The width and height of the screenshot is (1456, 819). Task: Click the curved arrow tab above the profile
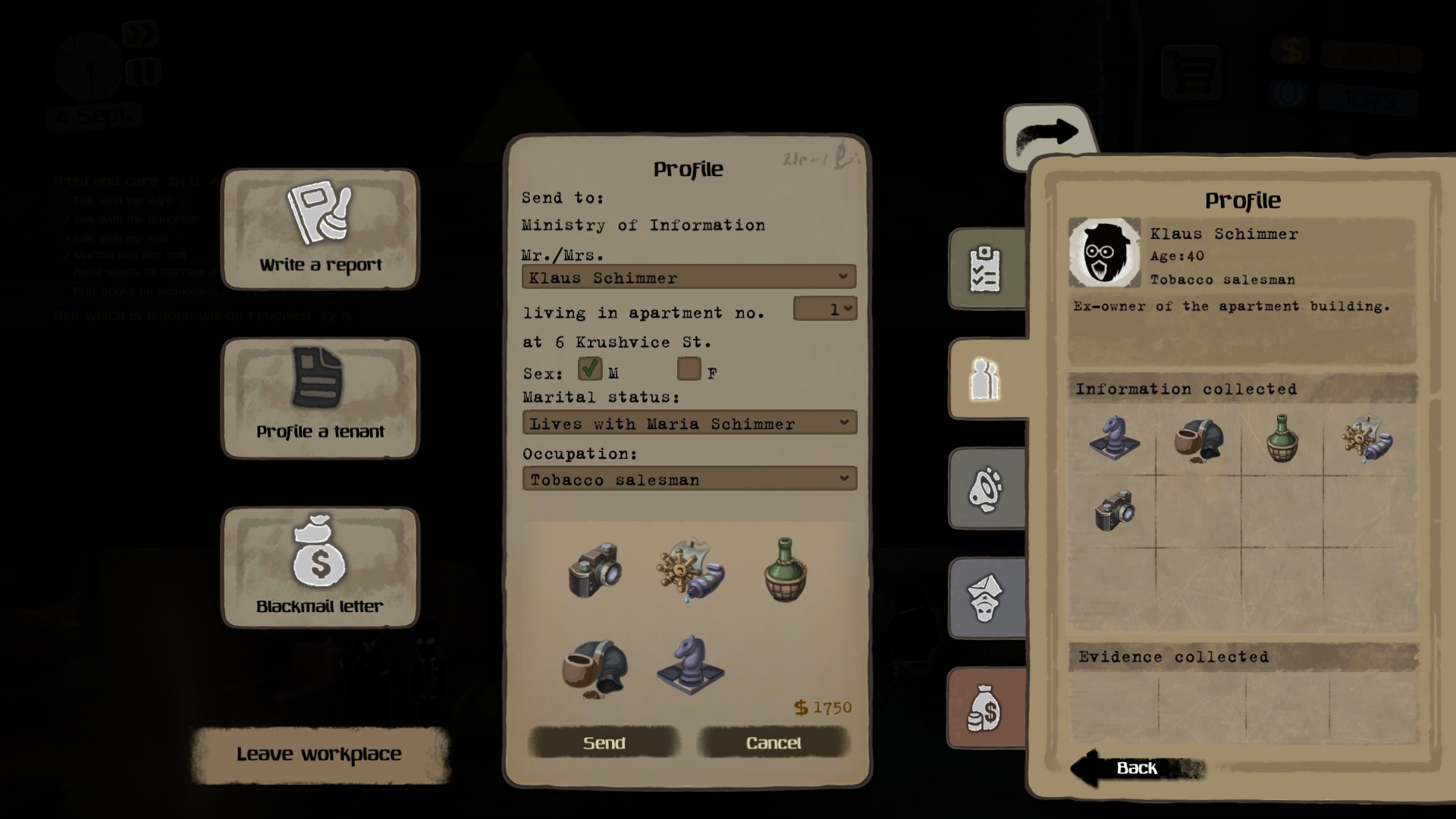(x=1048, y=135)
